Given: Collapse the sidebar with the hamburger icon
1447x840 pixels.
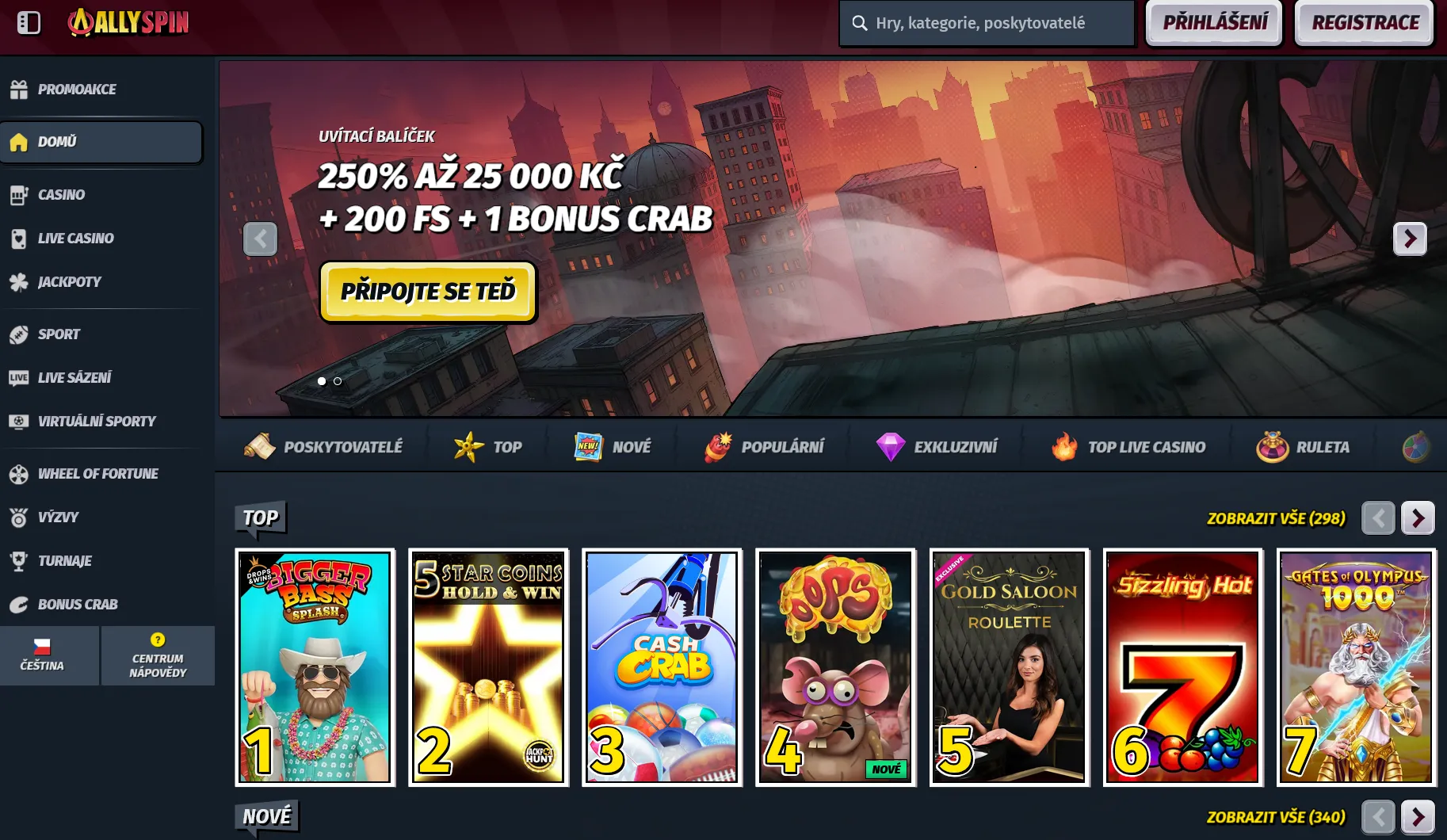Looking at the screenshot, I should point(29,23).
